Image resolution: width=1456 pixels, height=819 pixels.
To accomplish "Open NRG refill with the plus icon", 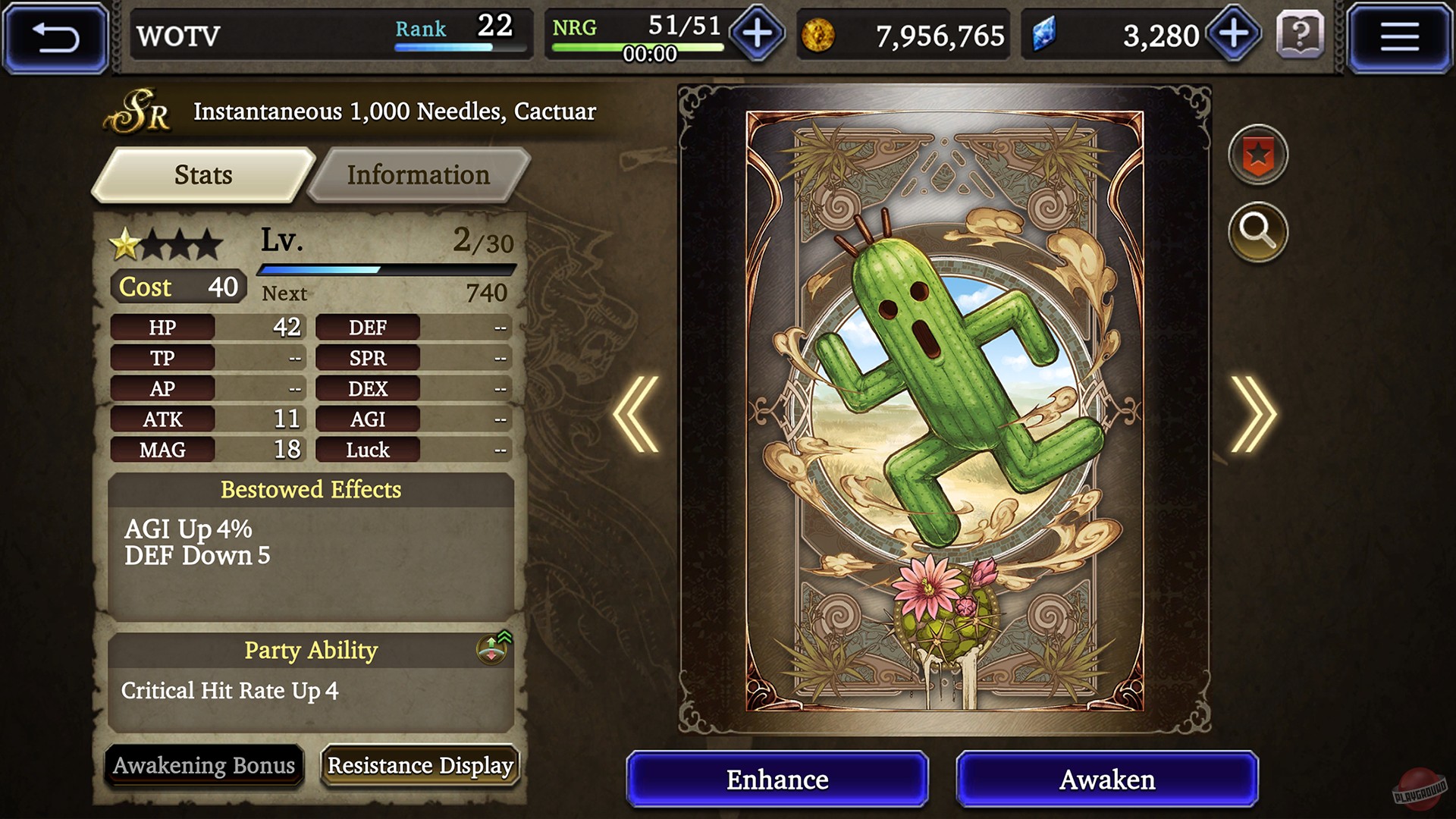I will pyautogui.click(x=755, y=33).
